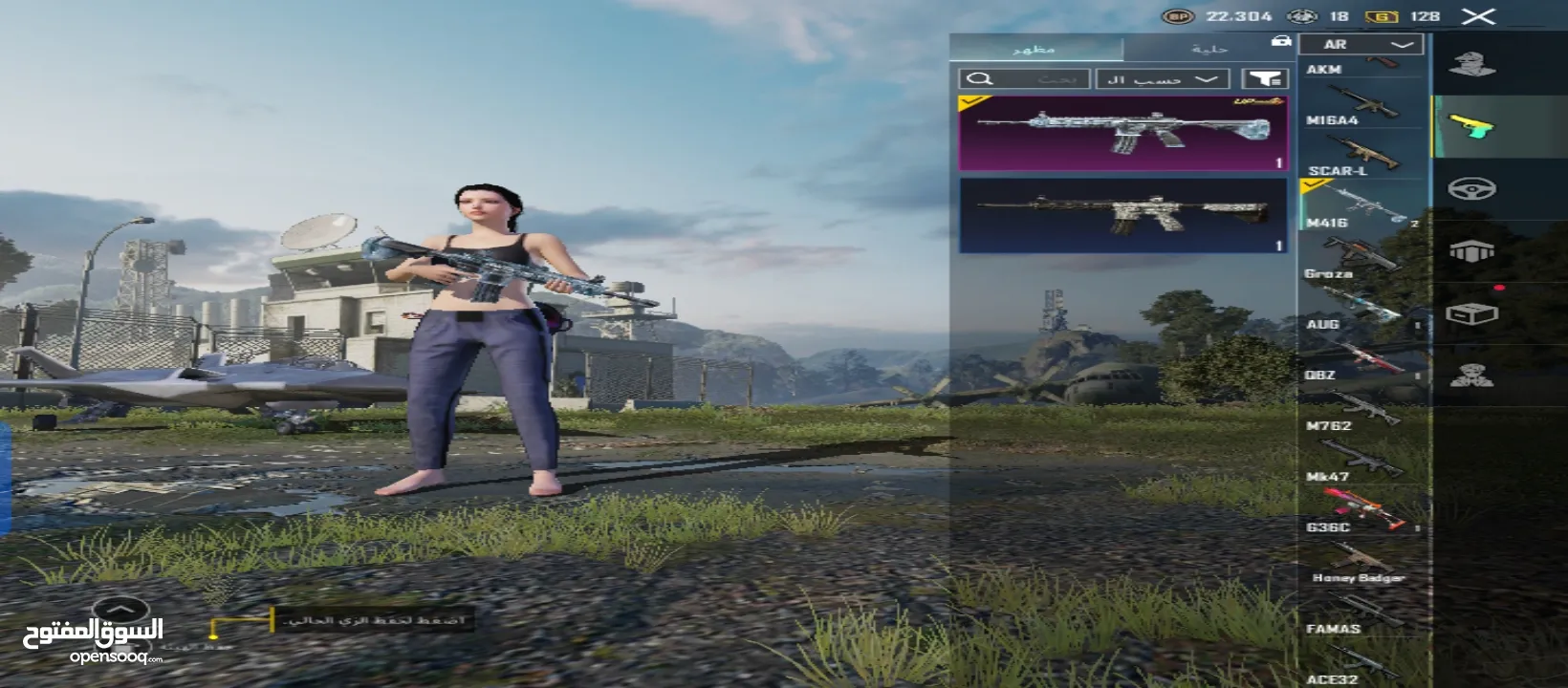
Task: Click the skin search box
Action: 1023,79
